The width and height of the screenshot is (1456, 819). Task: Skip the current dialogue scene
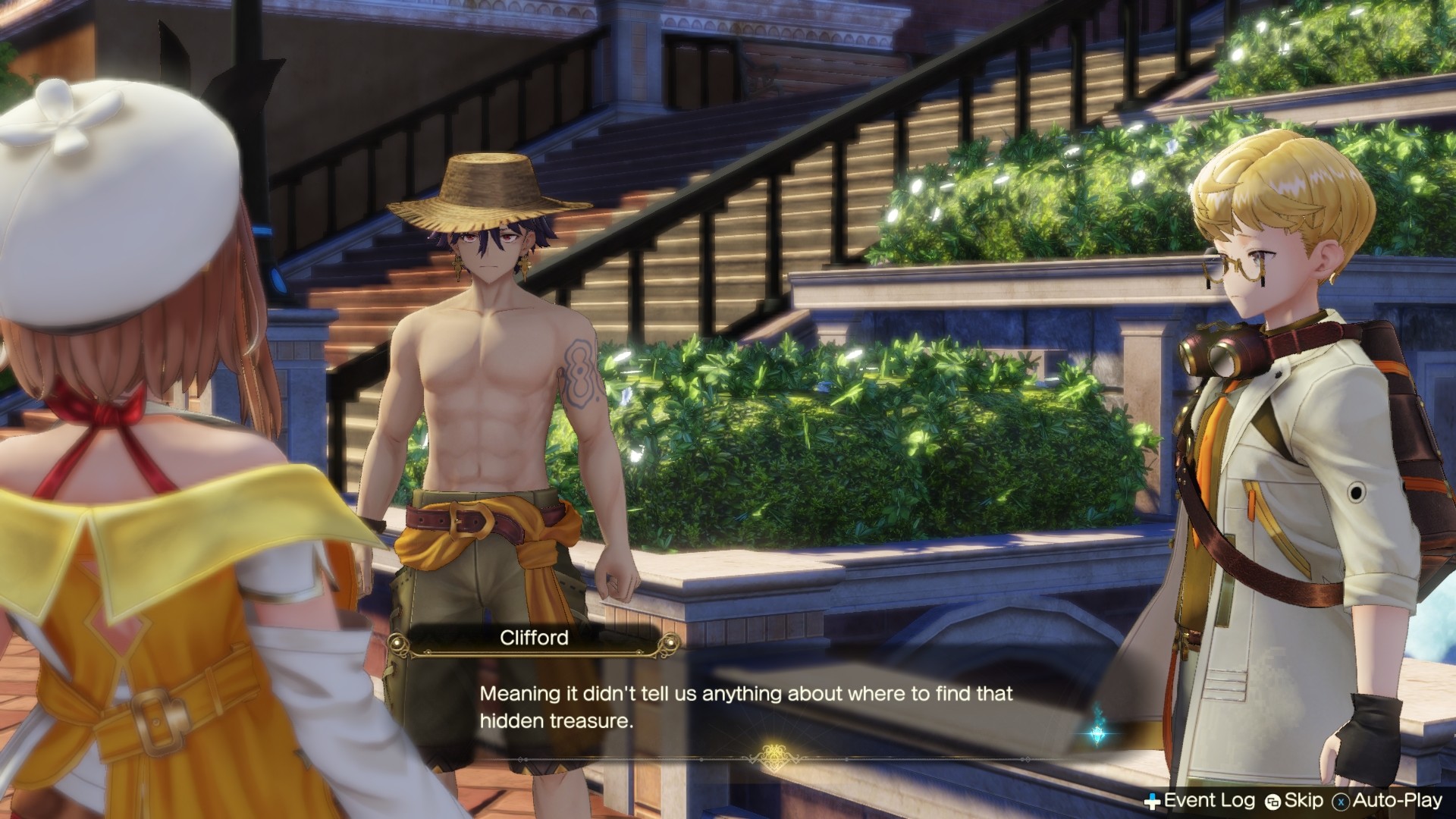pos(1295,800)
